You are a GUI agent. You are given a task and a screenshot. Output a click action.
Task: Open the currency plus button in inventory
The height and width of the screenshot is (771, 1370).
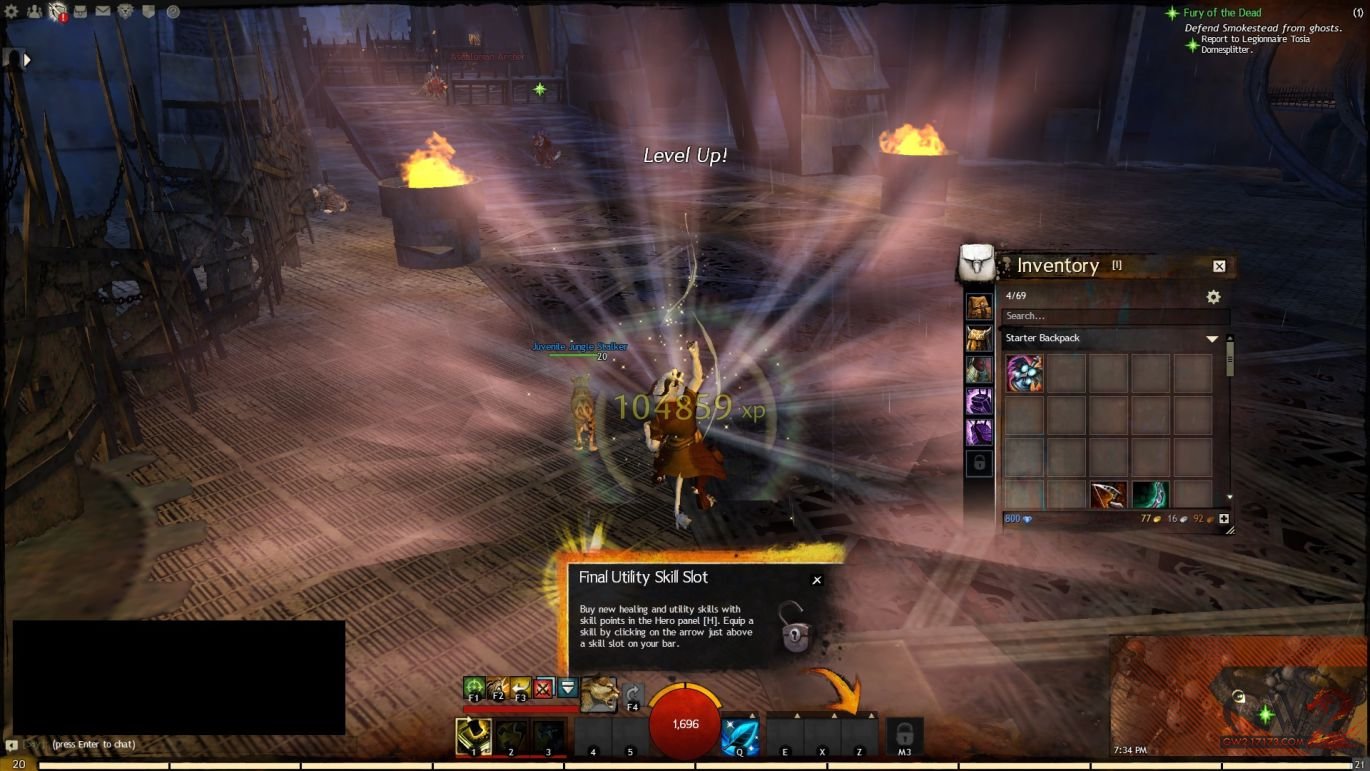(1223, 519)
